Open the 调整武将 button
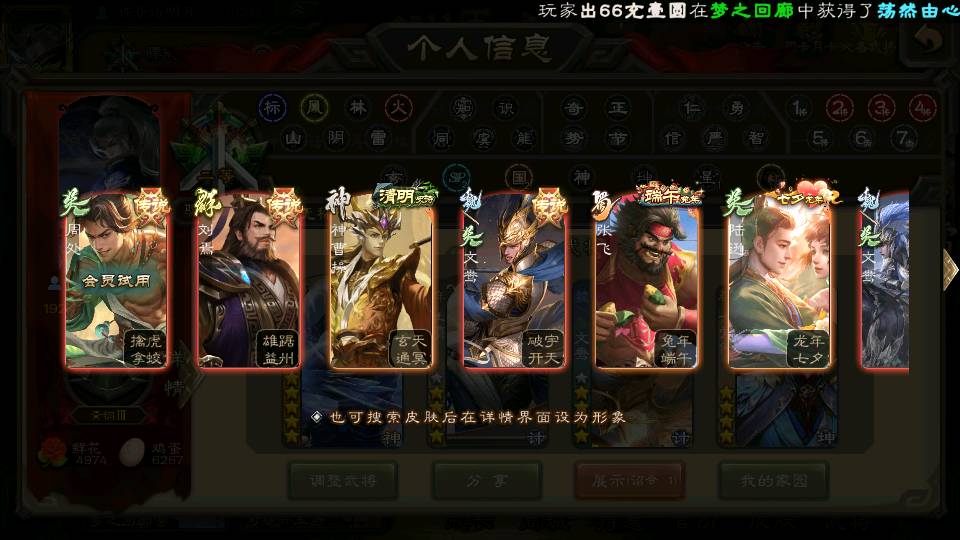 click(341, 481)
